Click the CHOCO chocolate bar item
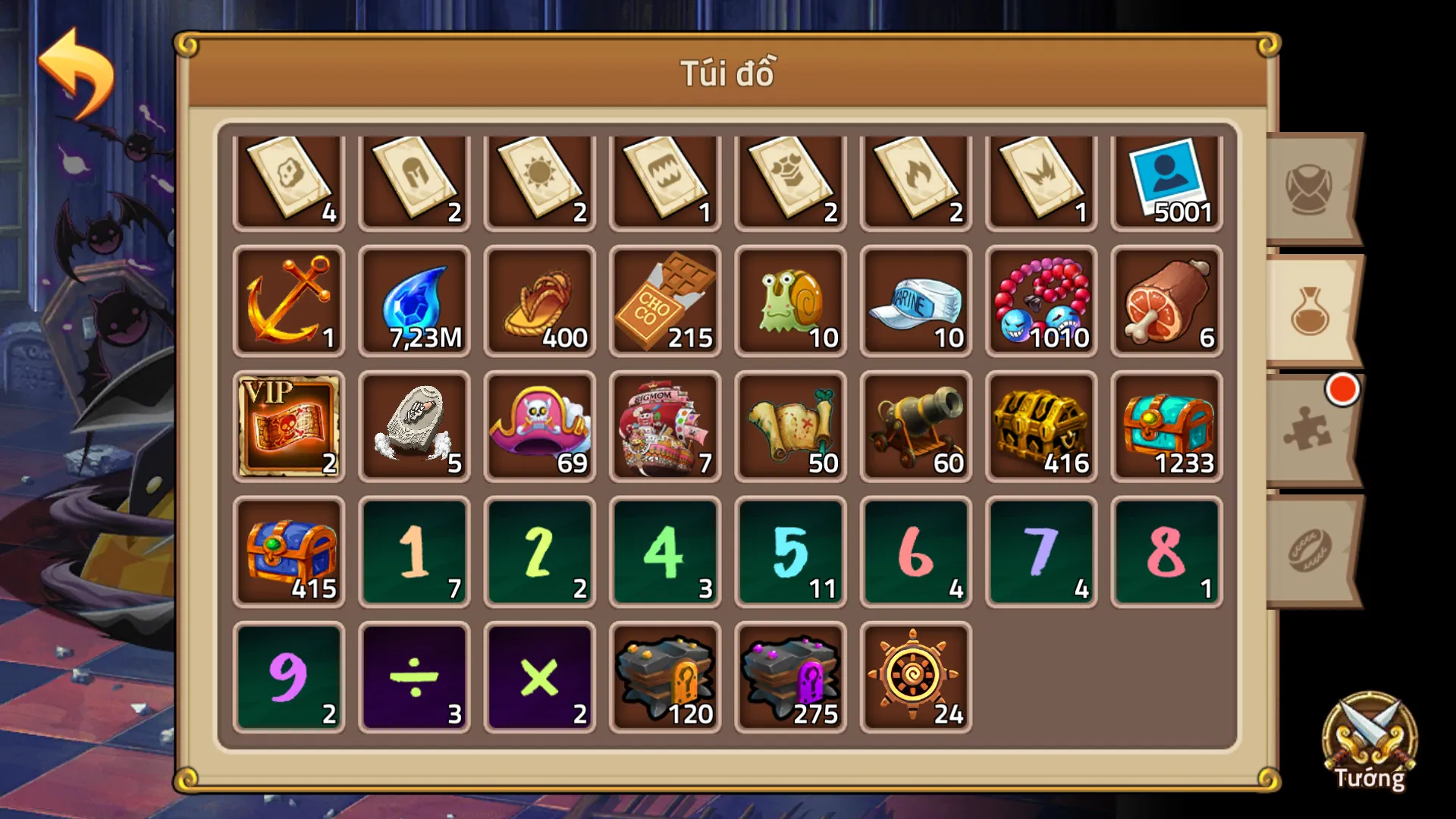 (664, 301)
